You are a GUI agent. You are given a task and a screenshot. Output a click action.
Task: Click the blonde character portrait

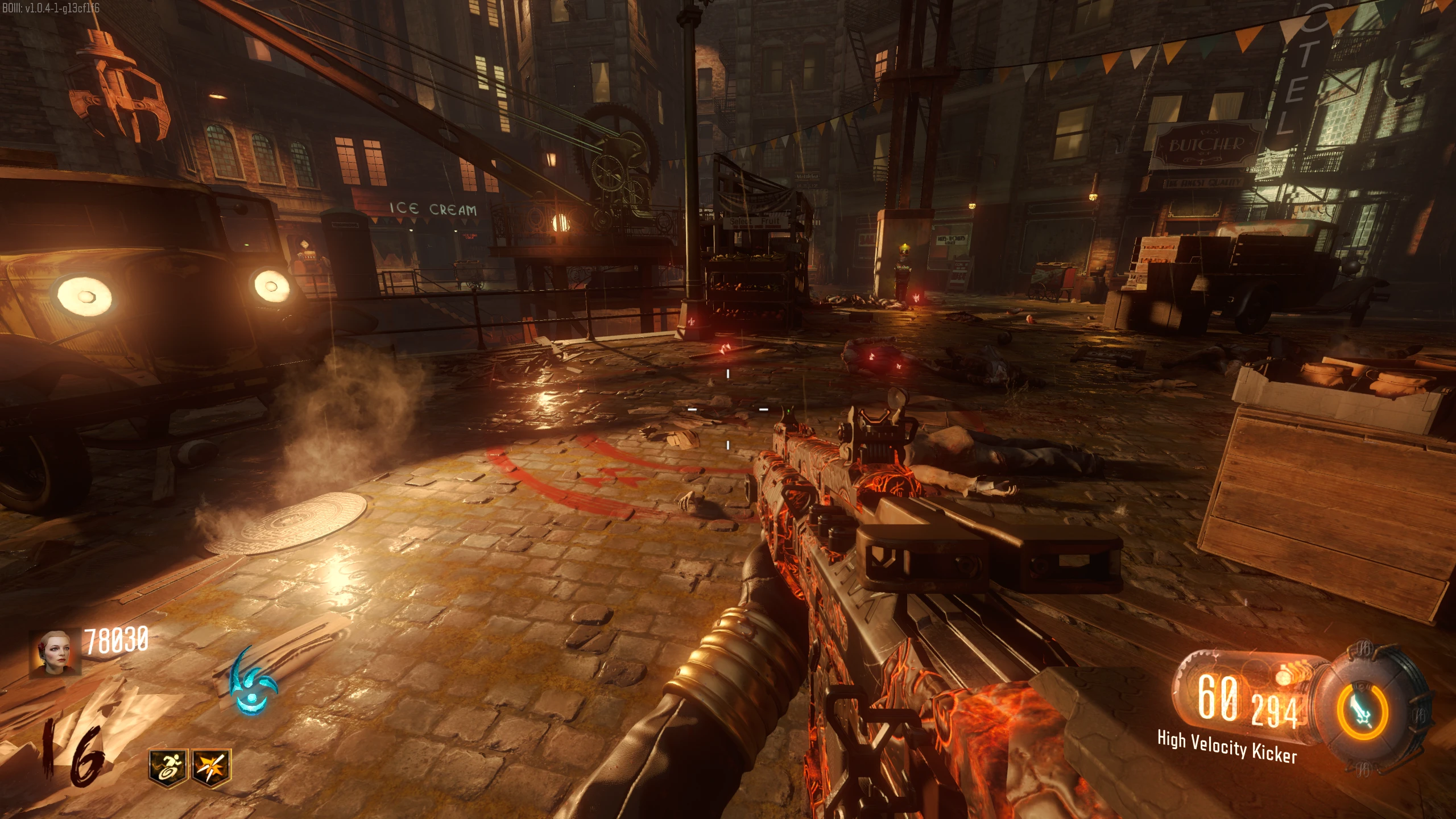click(55, 651)
